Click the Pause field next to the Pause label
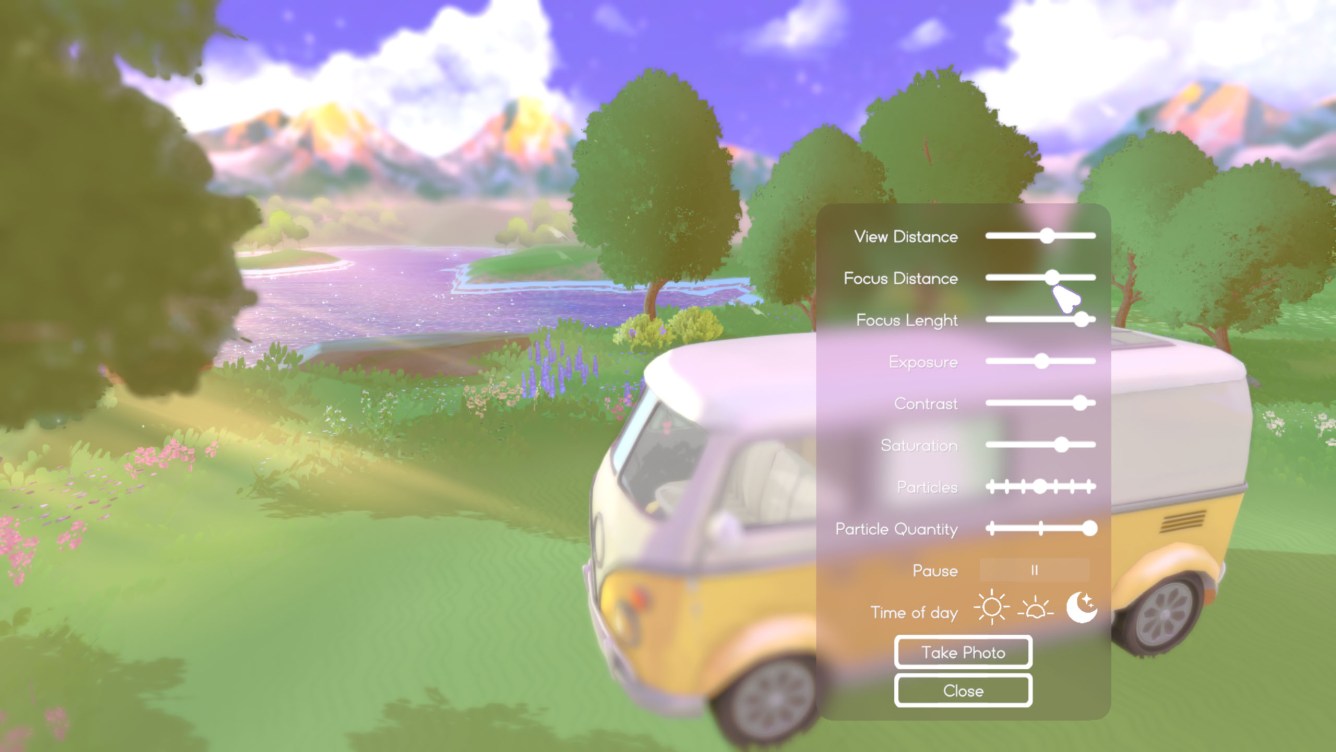Screen dimensions: 1336x752 click(1037, 570)
